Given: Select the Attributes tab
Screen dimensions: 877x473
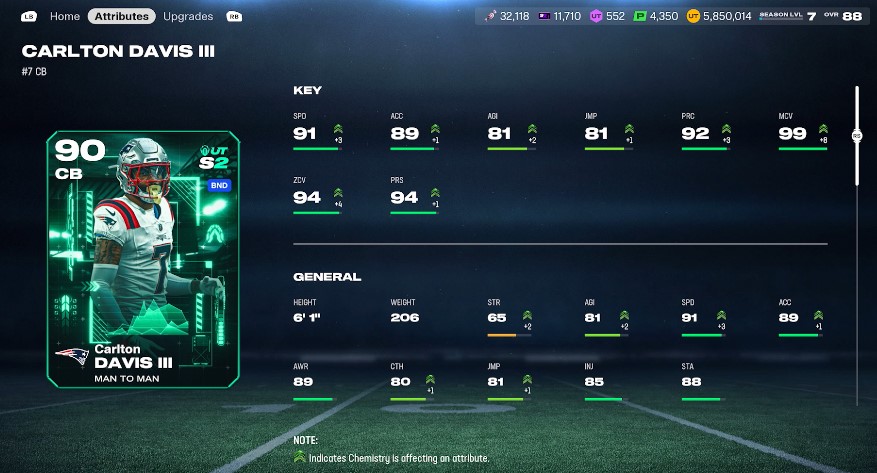Looking at the screenshot, I should point(121,16).
